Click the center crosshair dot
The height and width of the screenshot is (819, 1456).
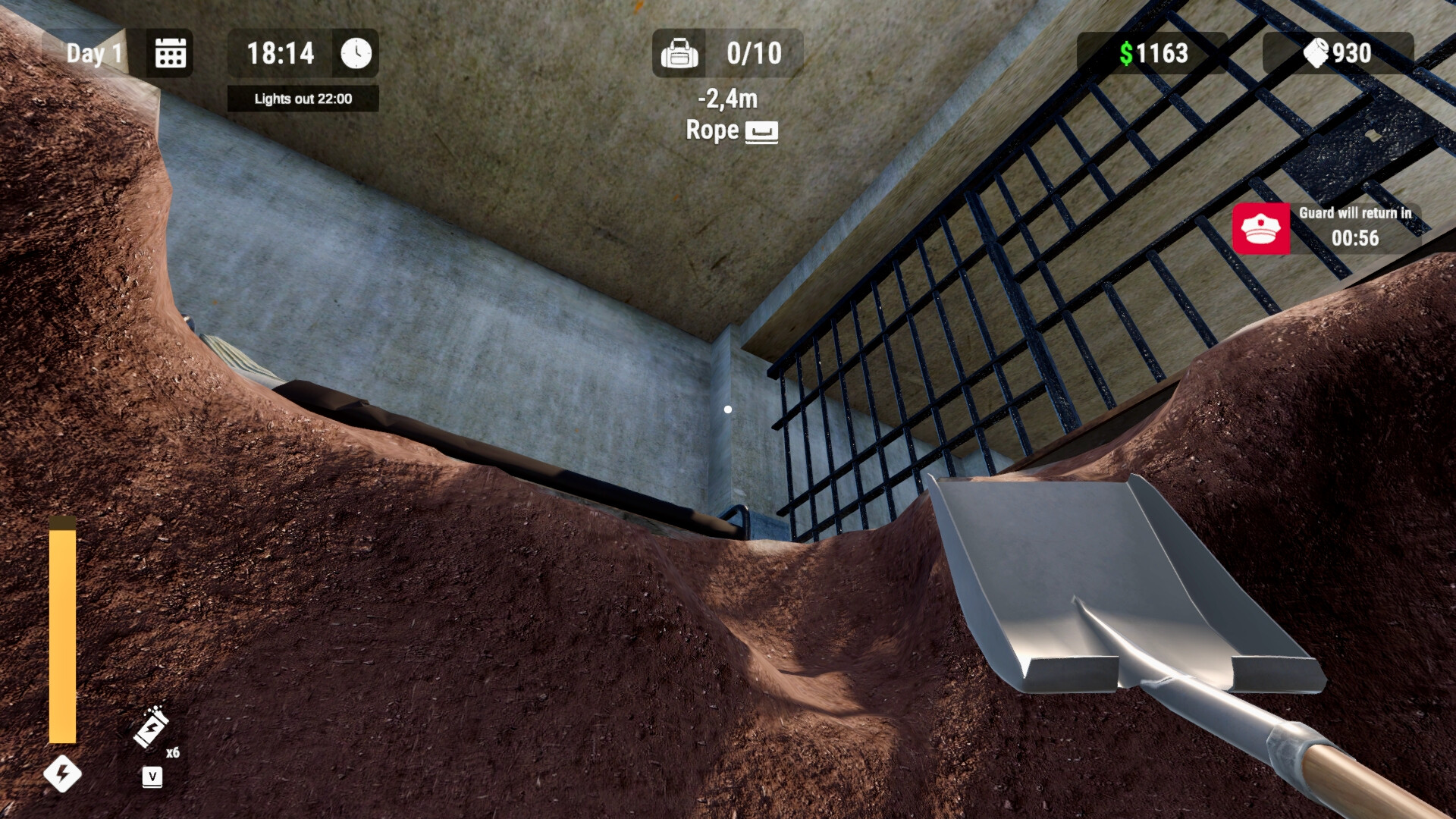coord(728,409)
